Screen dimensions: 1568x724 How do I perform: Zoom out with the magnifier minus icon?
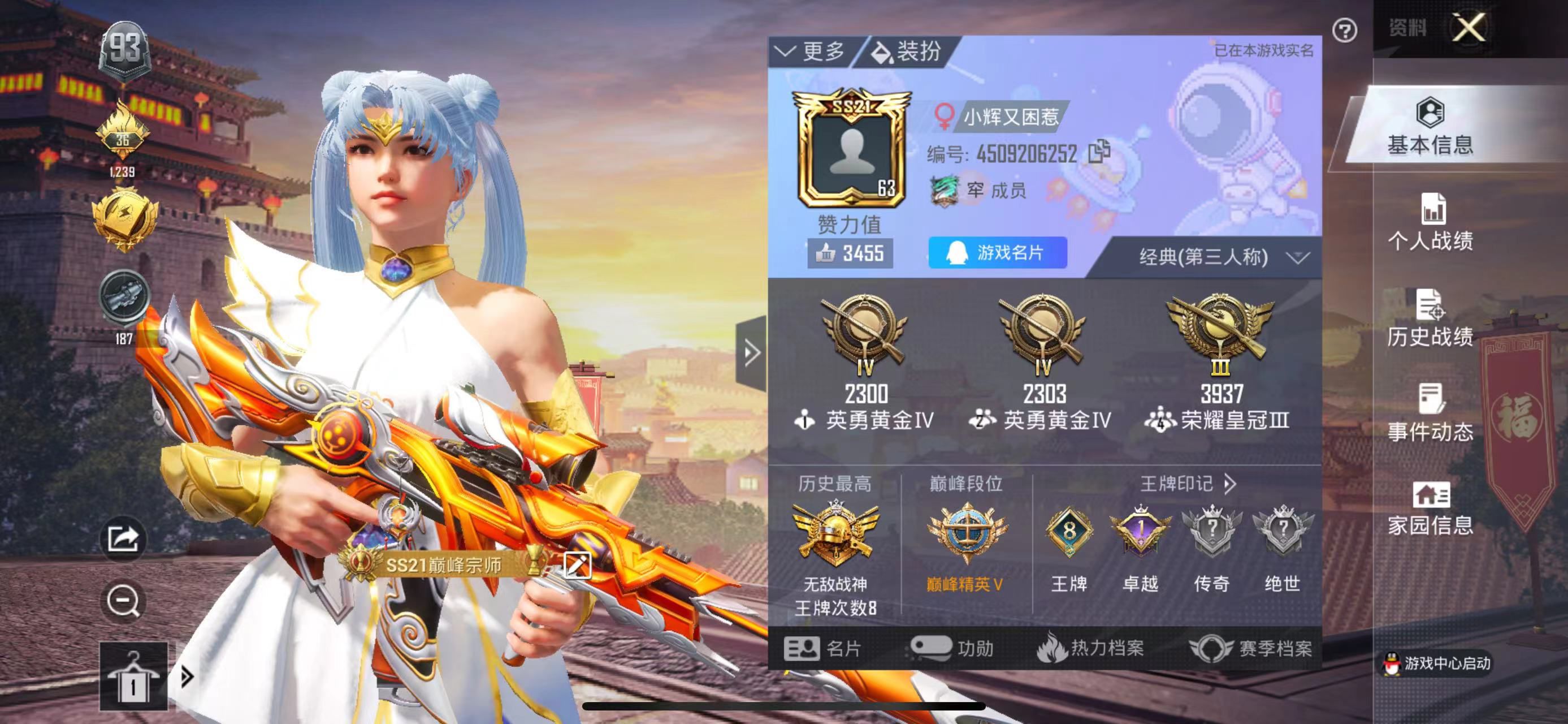124,602
